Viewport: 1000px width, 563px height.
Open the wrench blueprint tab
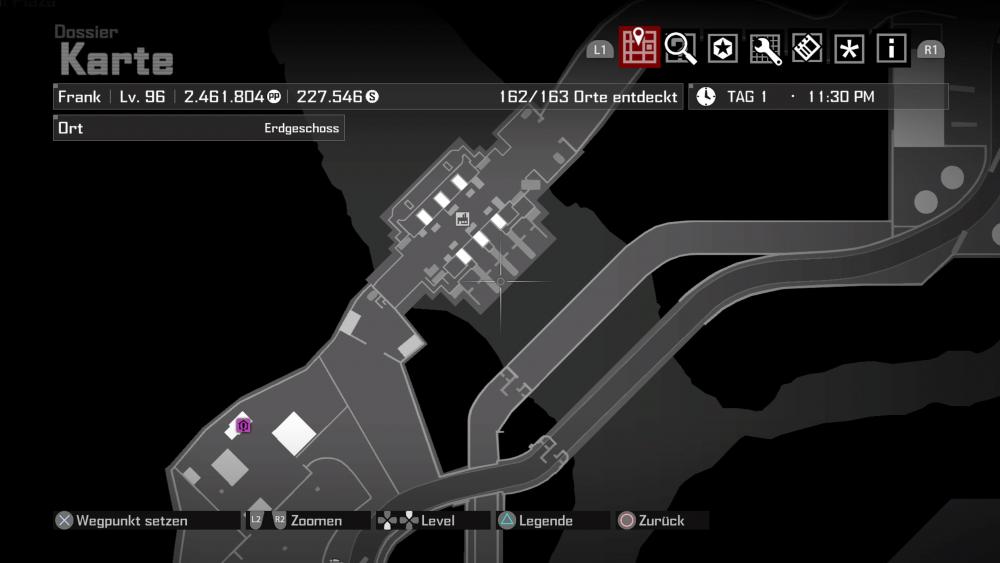765,48
